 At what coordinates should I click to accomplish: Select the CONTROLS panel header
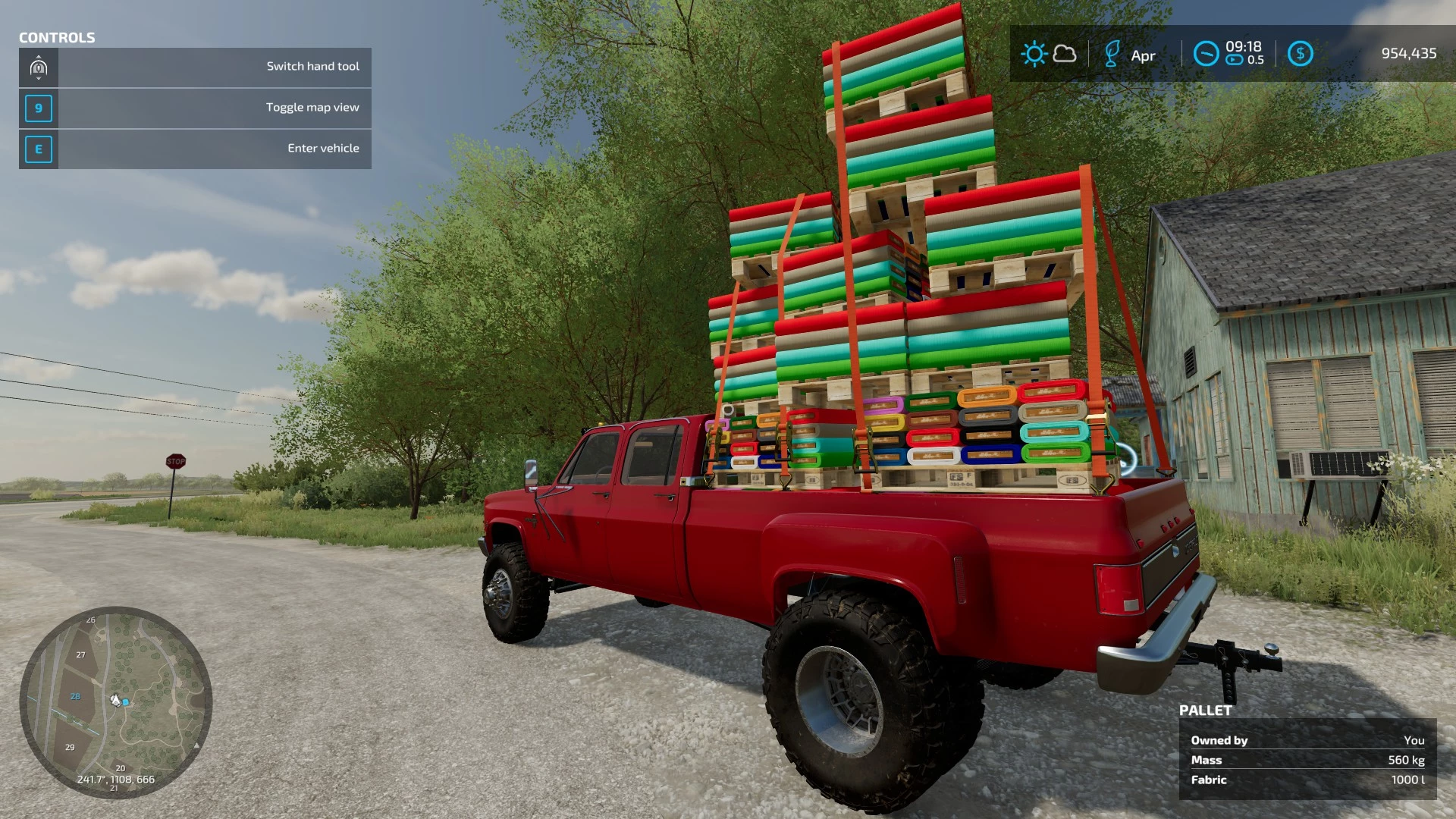click(x=57, y=37)
